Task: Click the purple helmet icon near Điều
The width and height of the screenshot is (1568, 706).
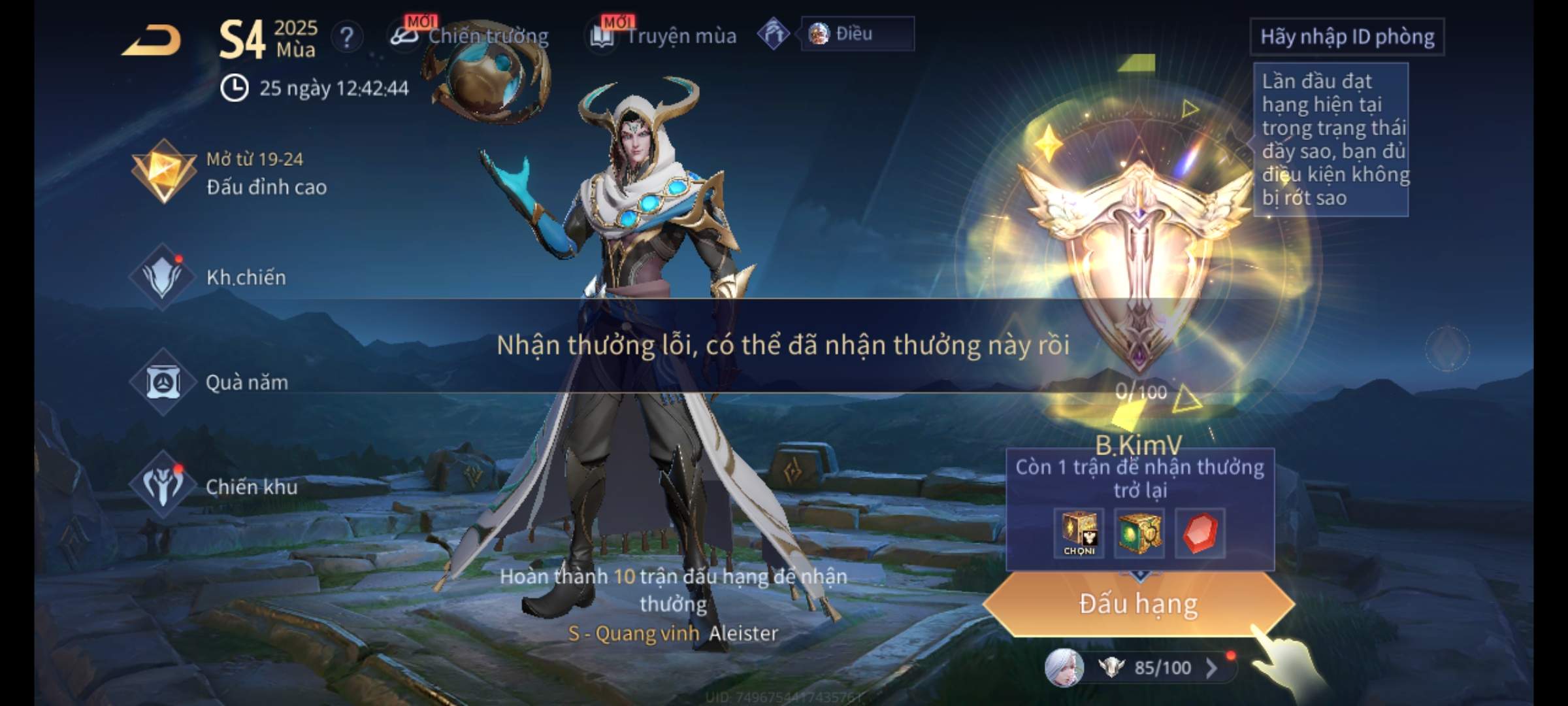Action: (774, 34)
